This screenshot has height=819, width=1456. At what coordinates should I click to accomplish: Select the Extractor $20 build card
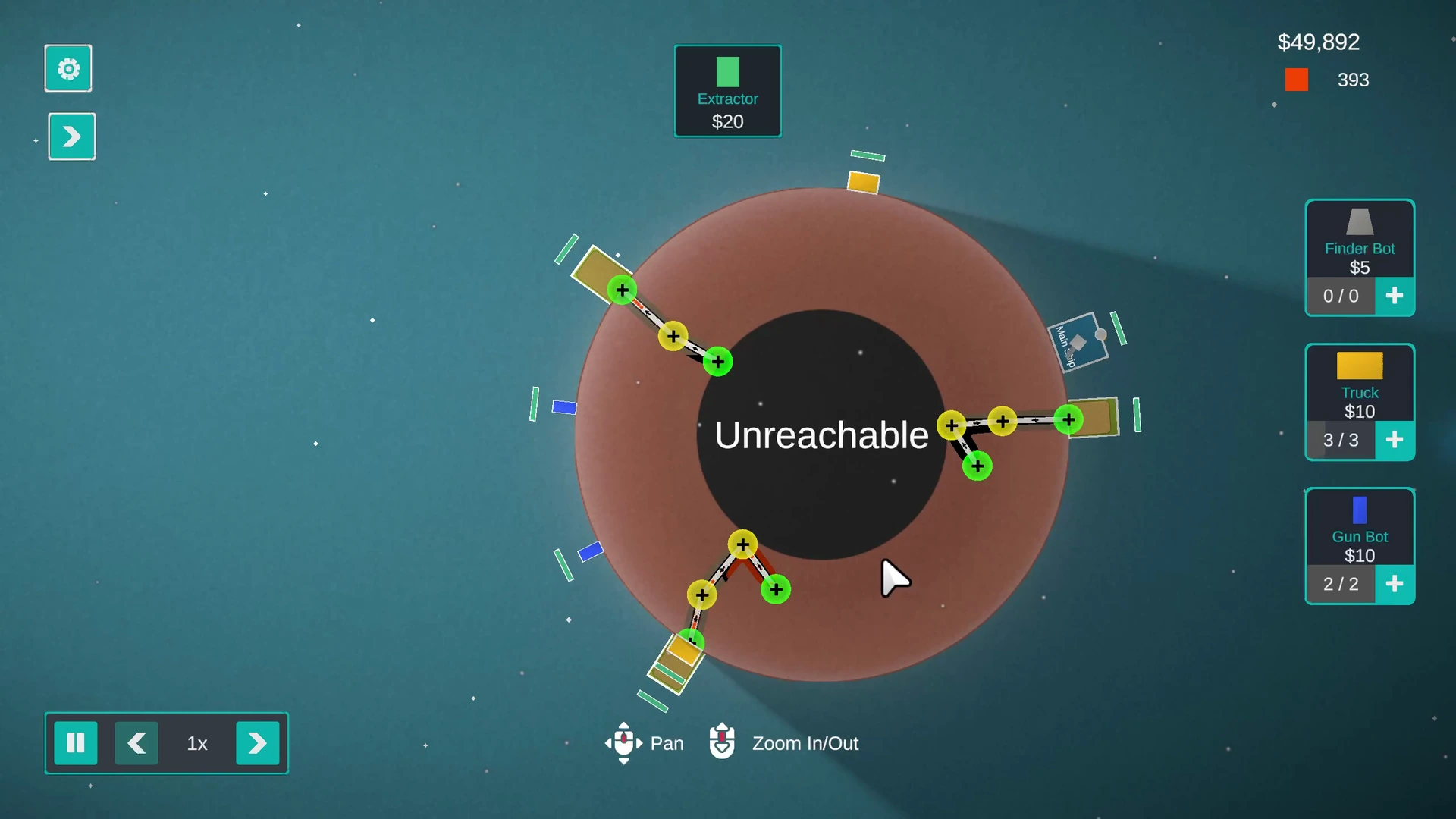727,91
